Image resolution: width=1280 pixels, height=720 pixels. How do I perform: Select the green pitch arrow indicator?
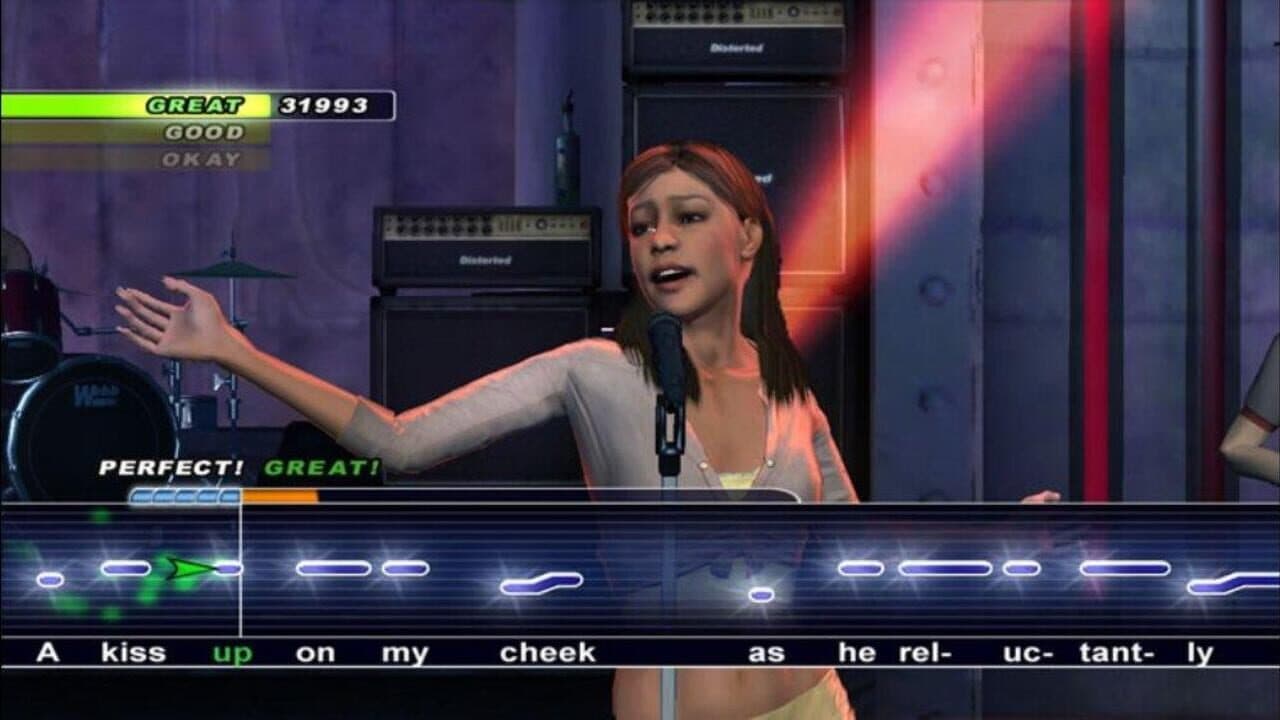coord(190,570)
